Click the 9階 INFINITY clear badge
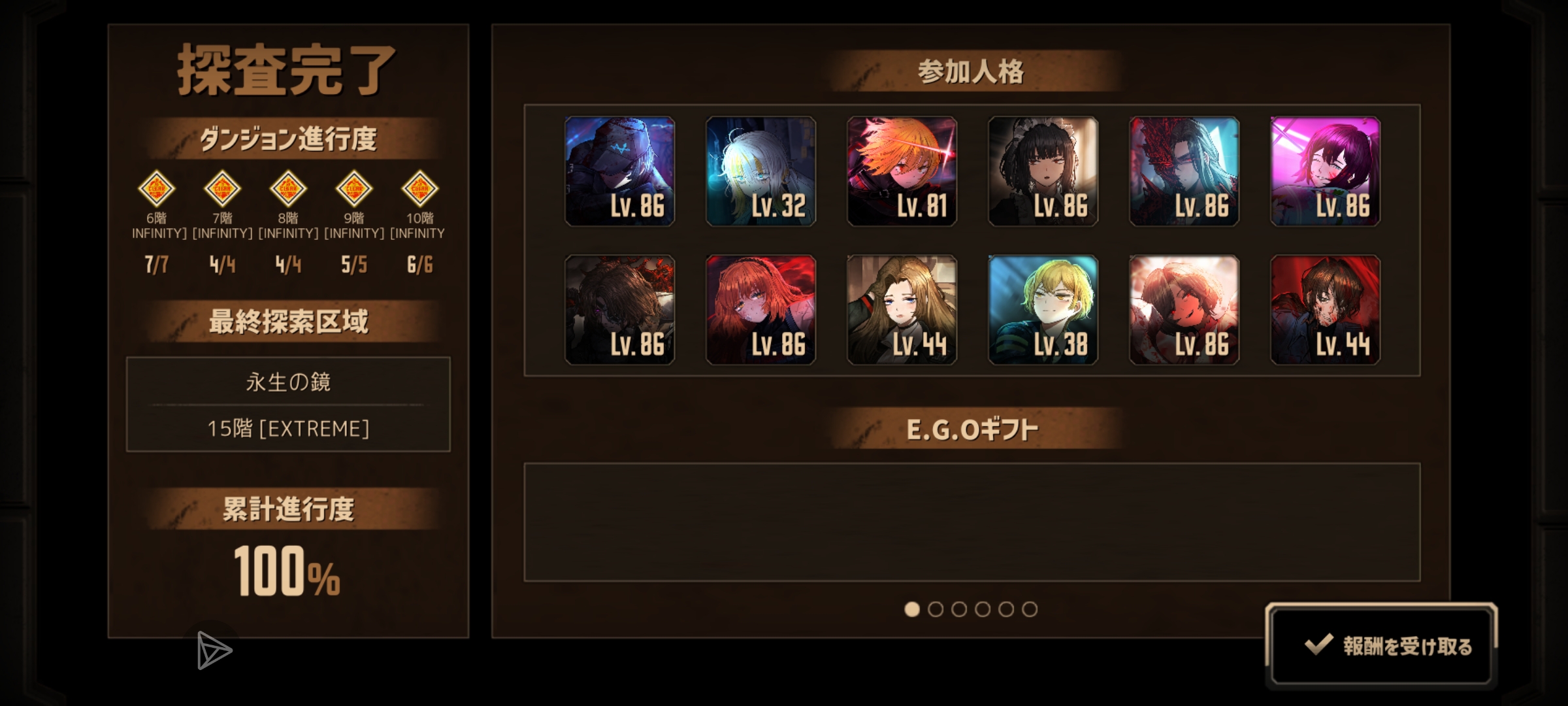This screenshot has height=706, width=1568. click(355, 190)
